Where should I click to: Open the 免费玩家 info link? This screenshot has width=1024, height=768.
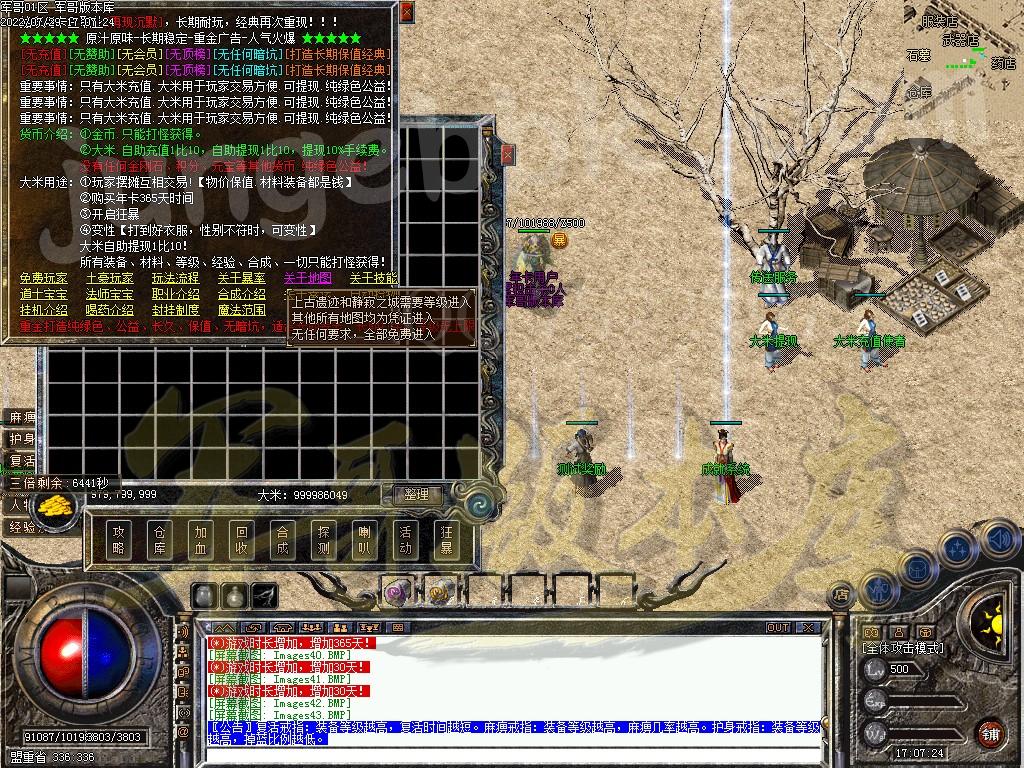(44, 278)
